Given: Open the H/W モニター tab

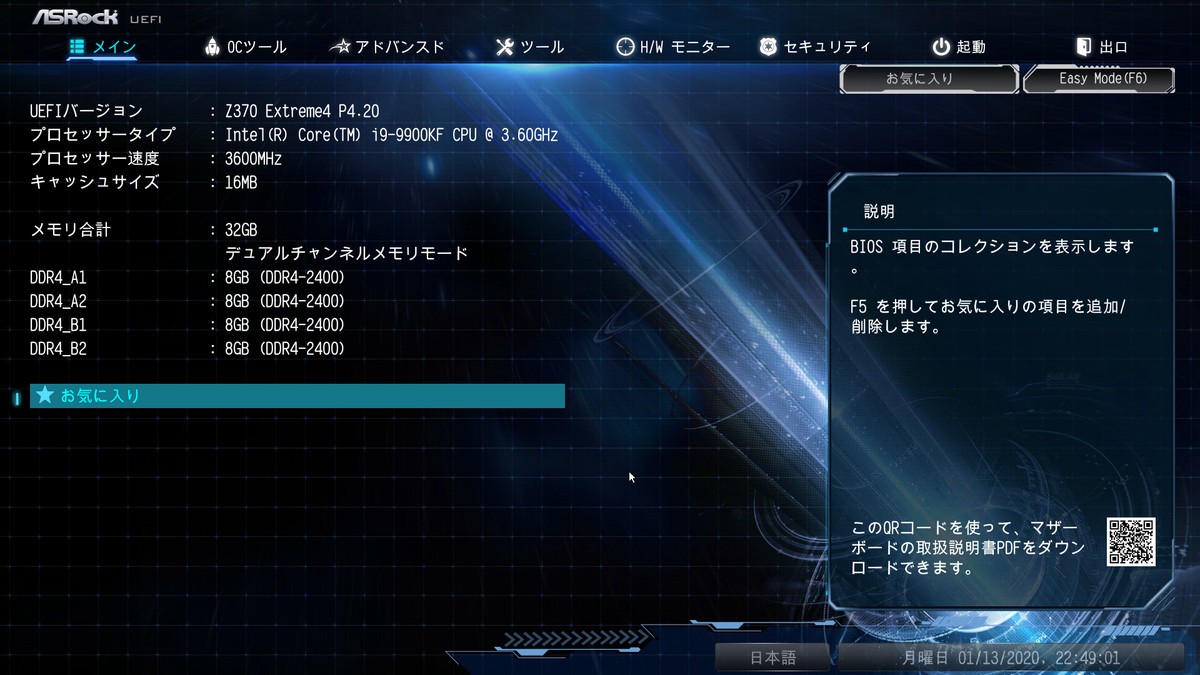Looking at the screenshot, I should click(x=673, y=47).
